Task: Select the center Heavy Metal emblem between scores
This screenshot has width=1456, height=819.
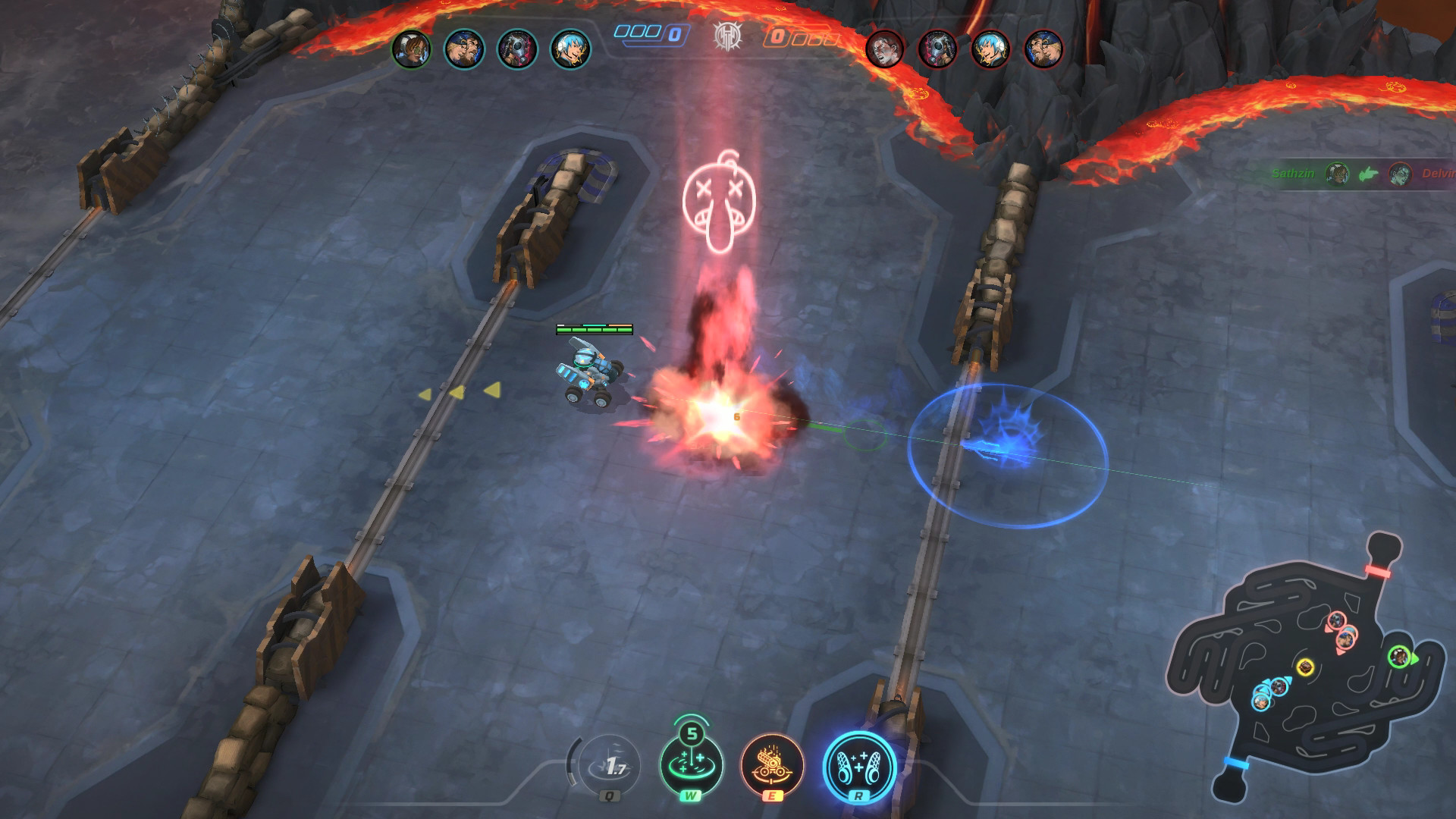Action: pyautogui.click(x=726, y=36)
